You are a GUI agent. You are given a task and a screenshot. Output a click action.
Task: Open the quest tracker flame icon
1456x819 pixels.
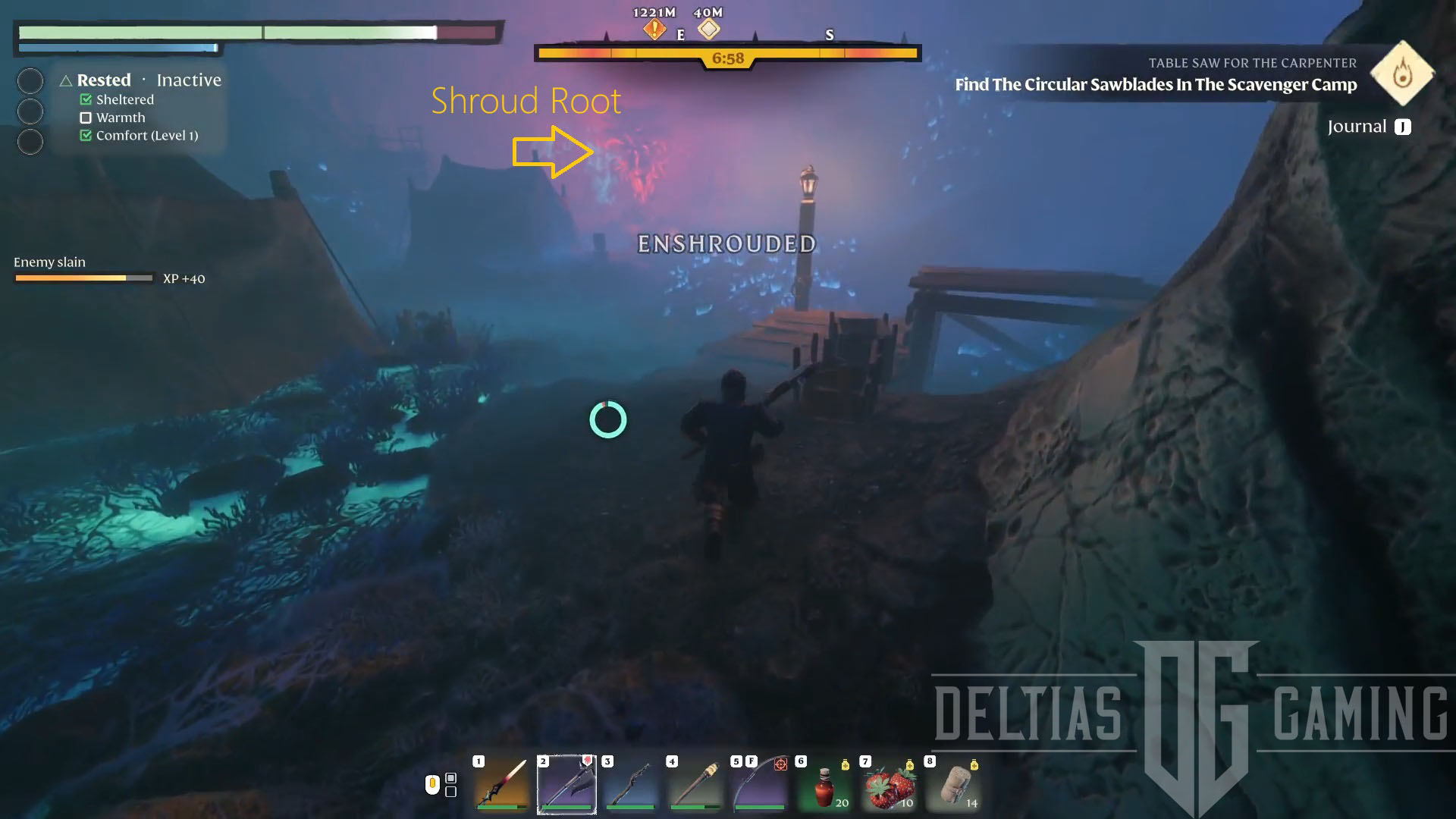pos(1402,74)
